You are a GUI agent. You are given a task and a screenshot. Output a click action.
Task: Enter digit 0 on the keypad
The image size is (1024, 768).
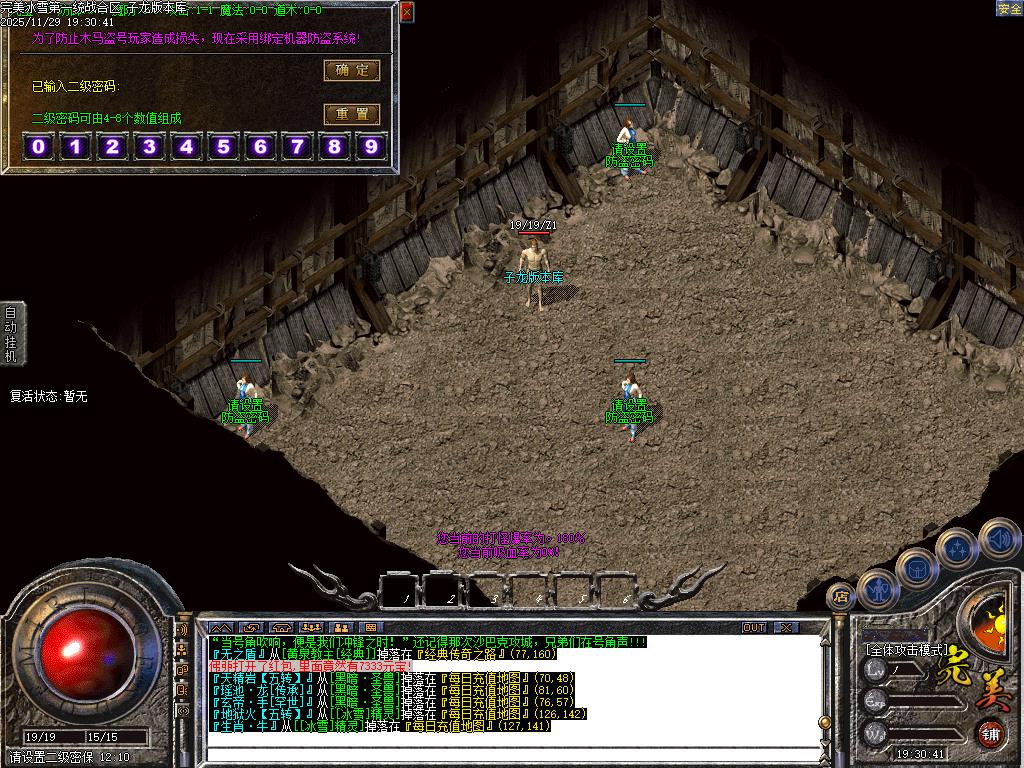[x=39, y=148]
